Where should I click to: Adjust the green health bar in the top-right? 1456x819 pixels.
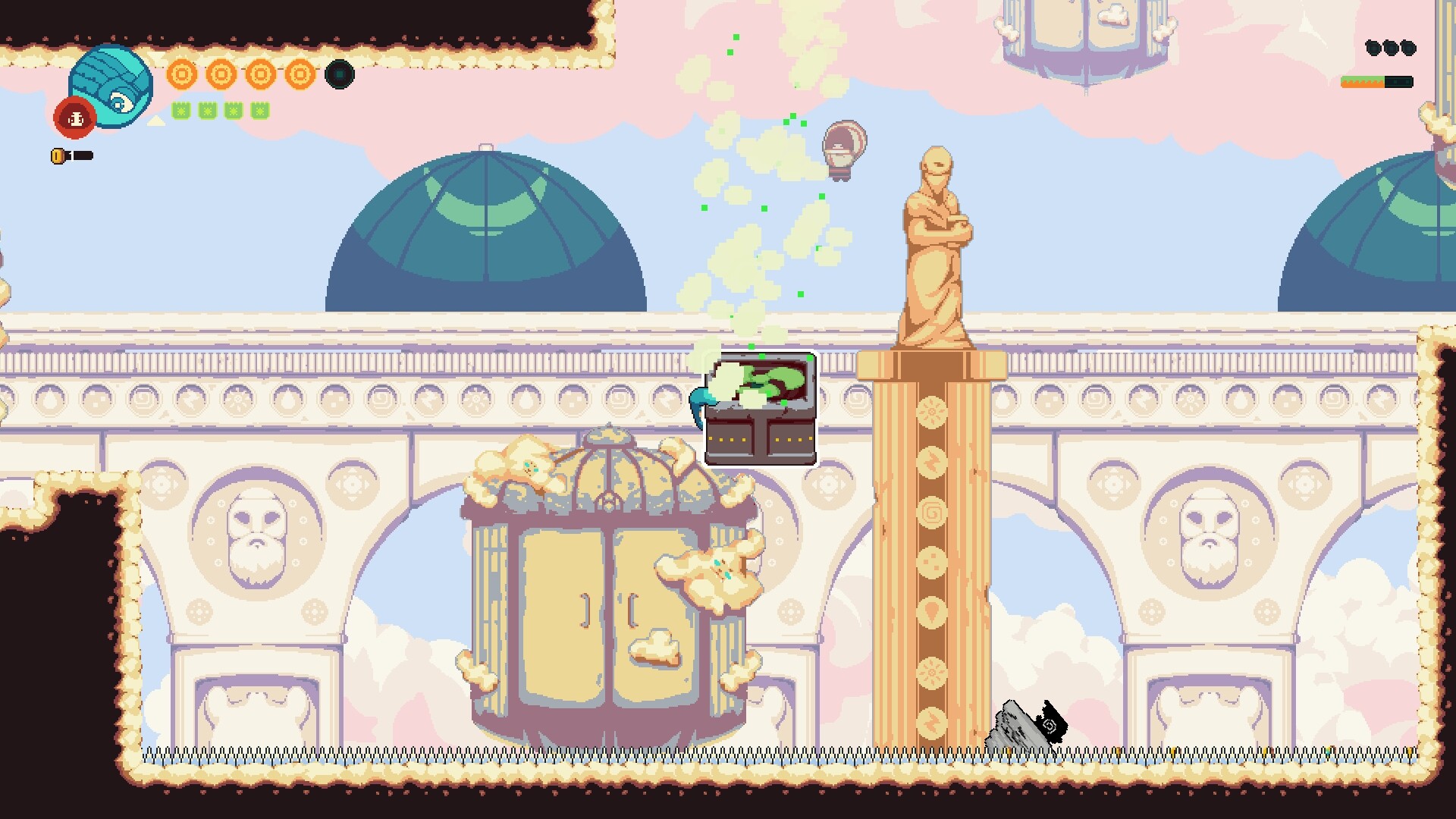[1361, 79]
